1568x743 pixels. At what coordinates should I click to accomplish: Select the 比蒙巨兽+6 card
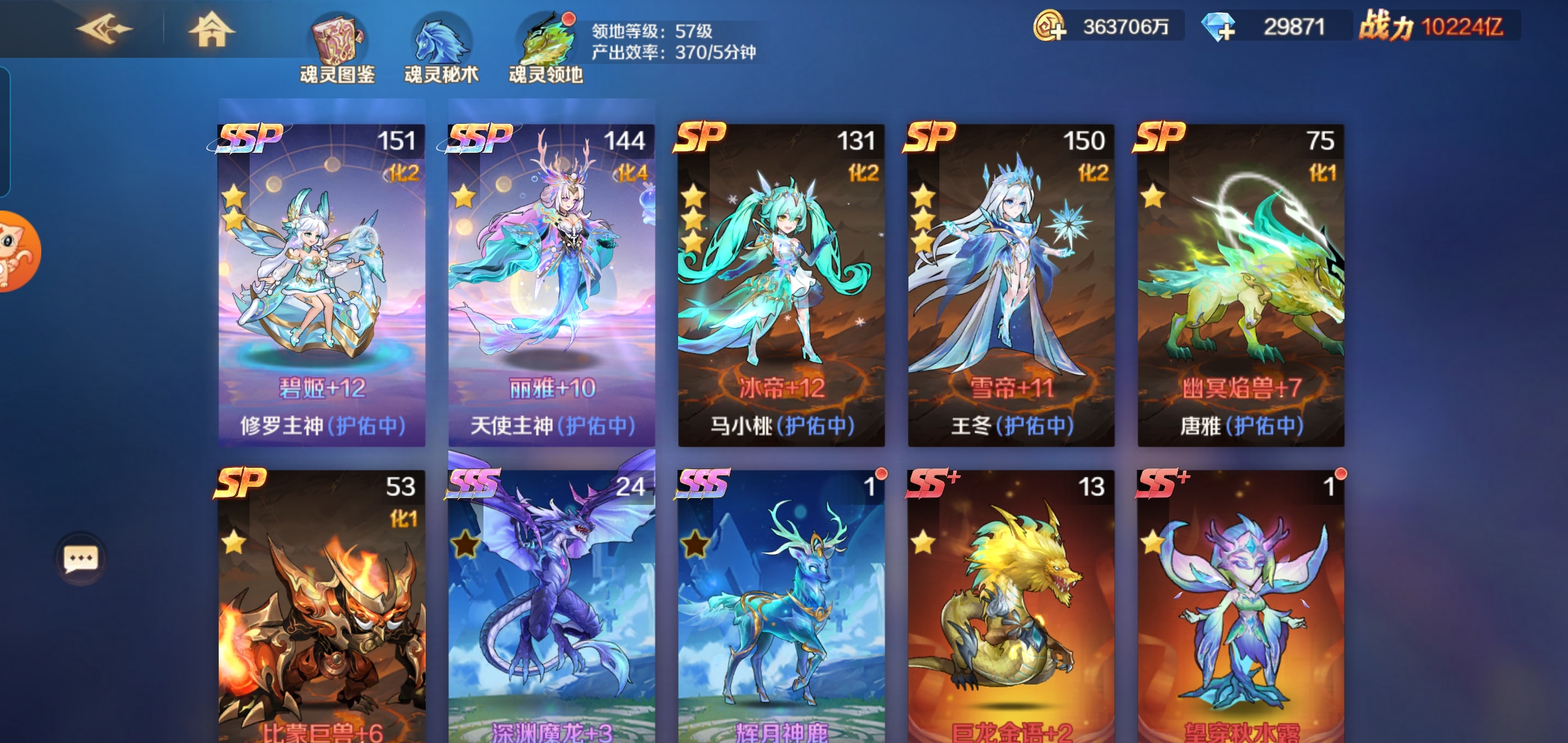[322, 605]
